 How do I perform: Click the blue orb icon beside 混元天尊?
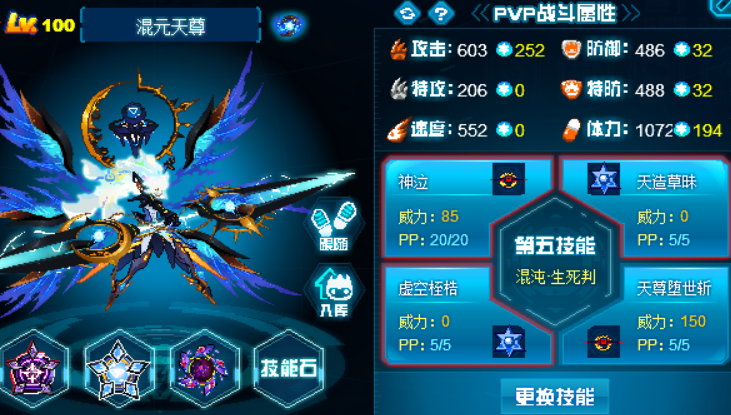click(x=290, y=25)
